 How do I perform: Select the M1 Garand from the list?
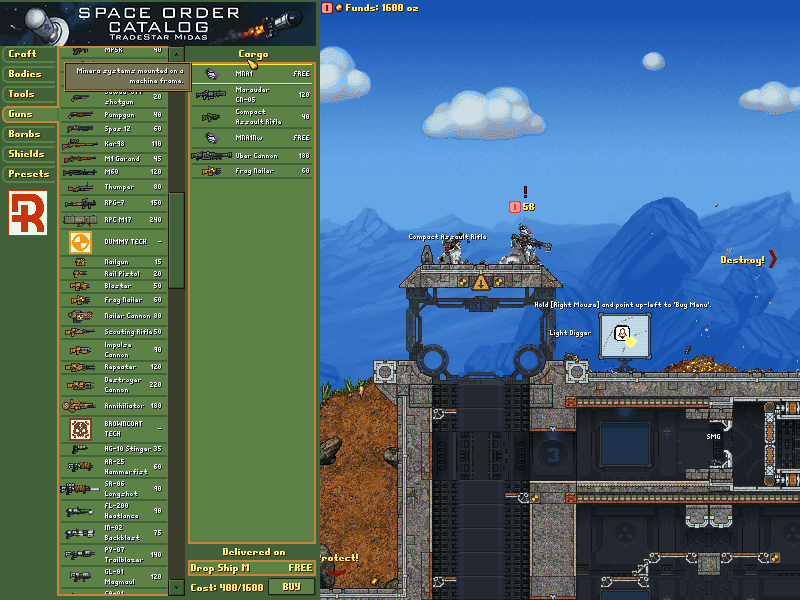pyautogui.click(x=115, y=159)
